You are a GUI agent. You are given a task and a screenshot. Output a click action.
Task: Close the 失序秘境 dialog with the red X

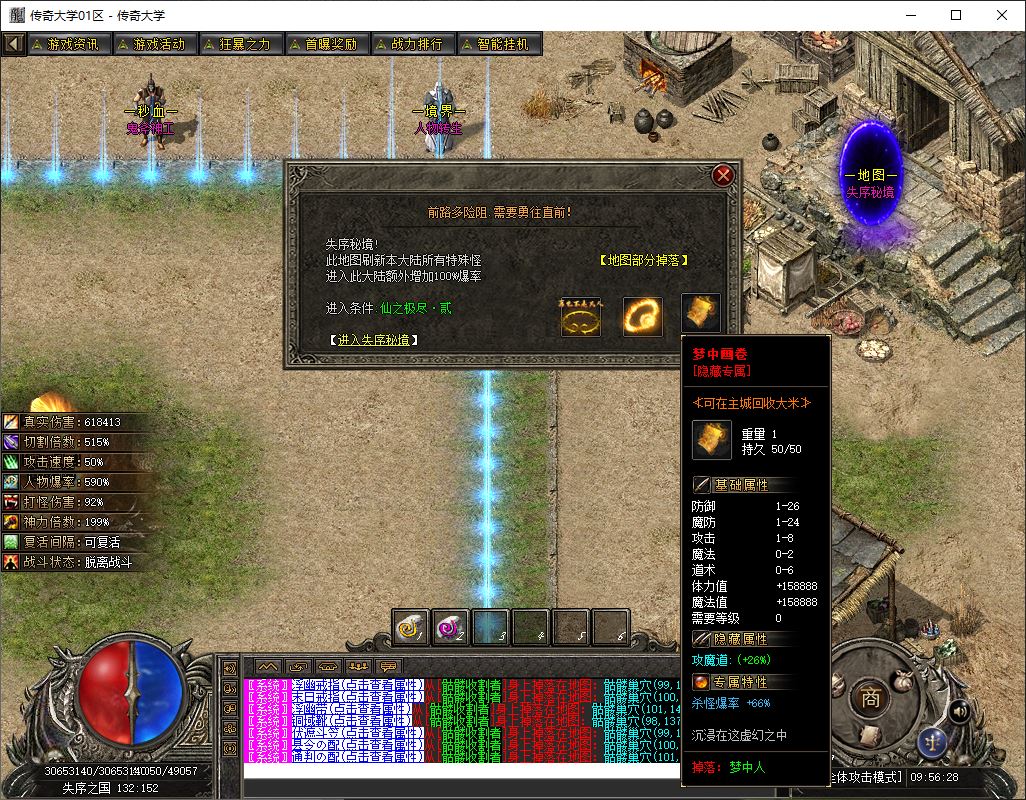pos(723,177)
